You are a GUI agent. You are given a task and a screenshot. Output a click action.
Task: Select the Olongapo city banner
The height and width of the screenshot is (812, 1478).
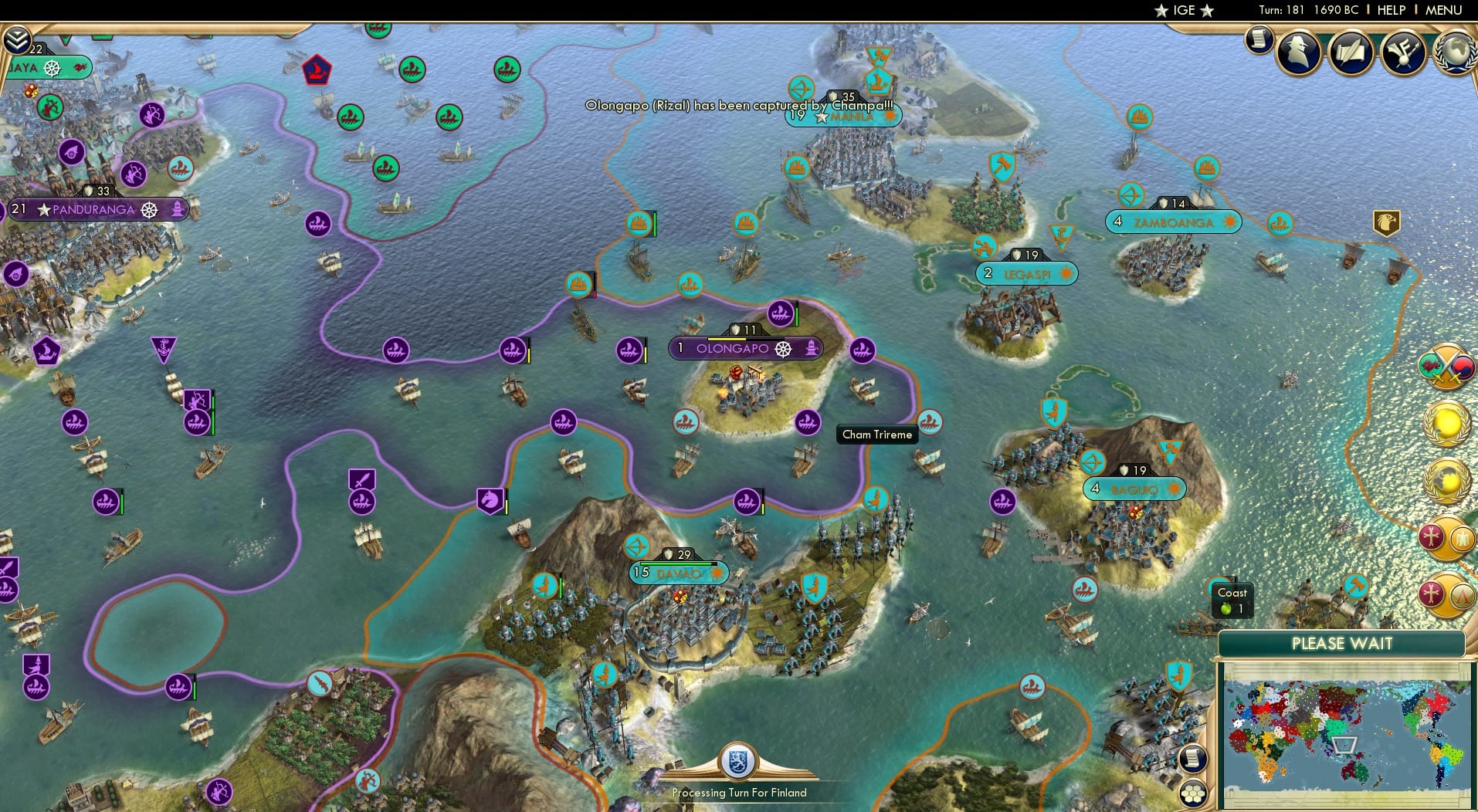coord(743,348)
